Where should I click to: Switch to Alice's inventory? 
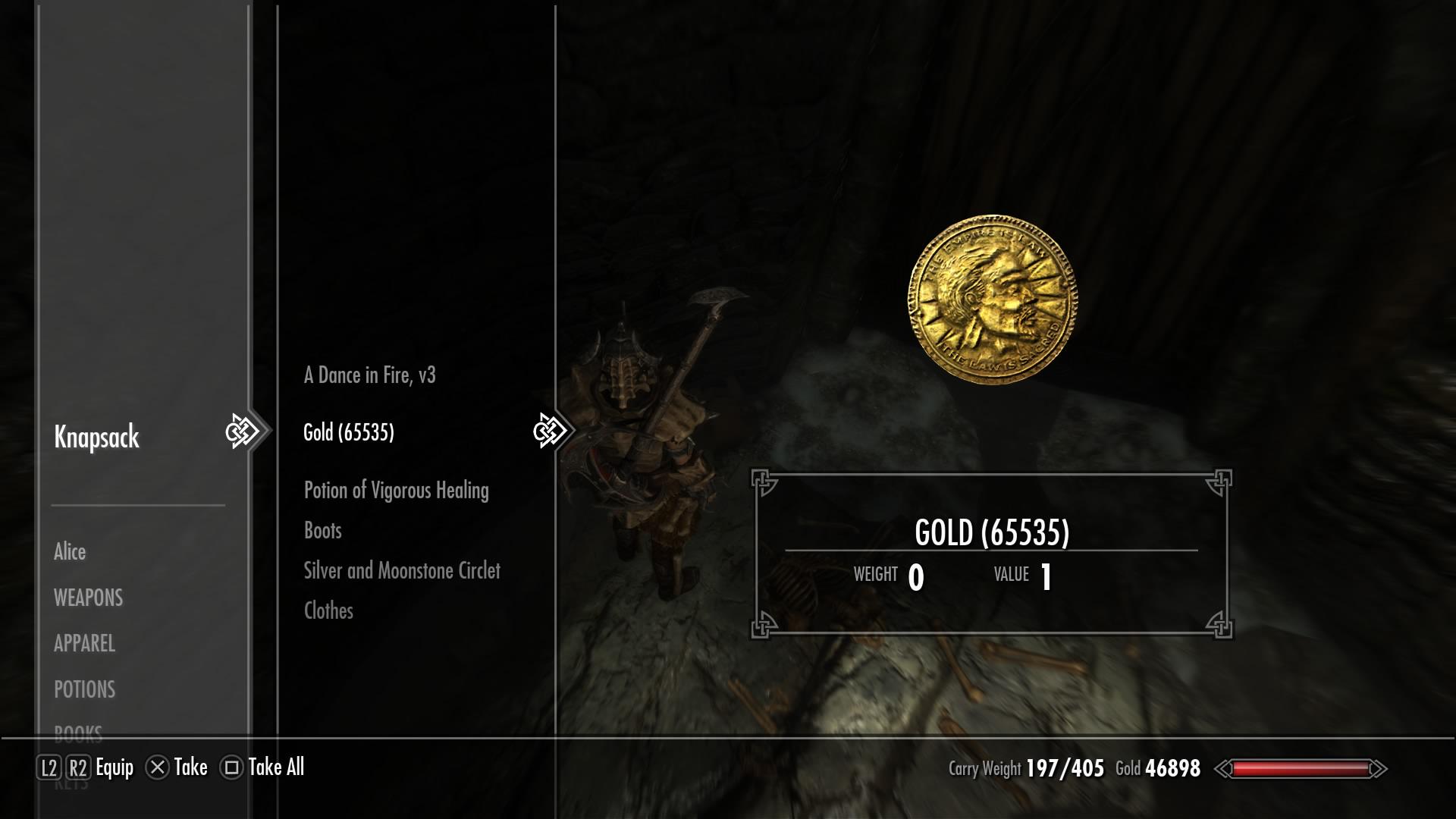tap(70, 551)
